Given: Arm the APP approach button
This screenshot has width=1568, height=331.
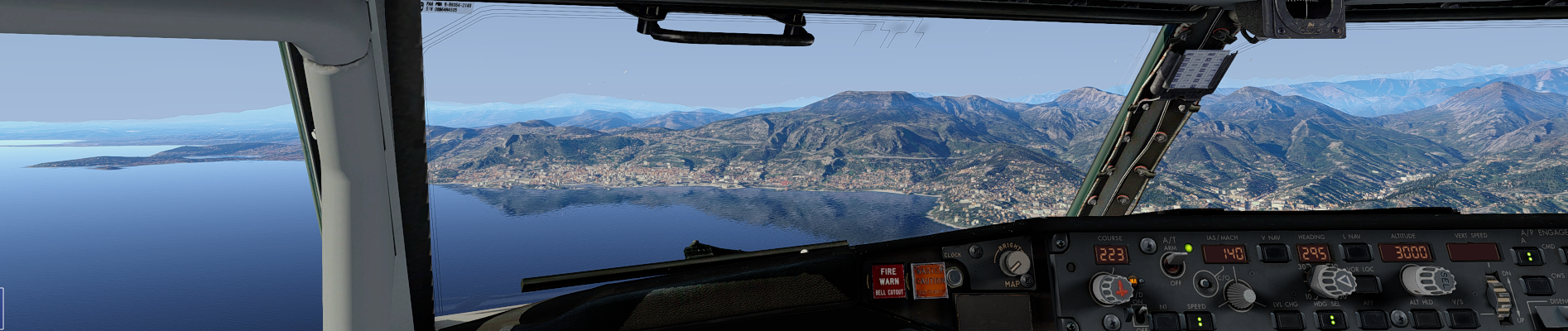Looking at the screenshot, I should (x=1373, y=321).
